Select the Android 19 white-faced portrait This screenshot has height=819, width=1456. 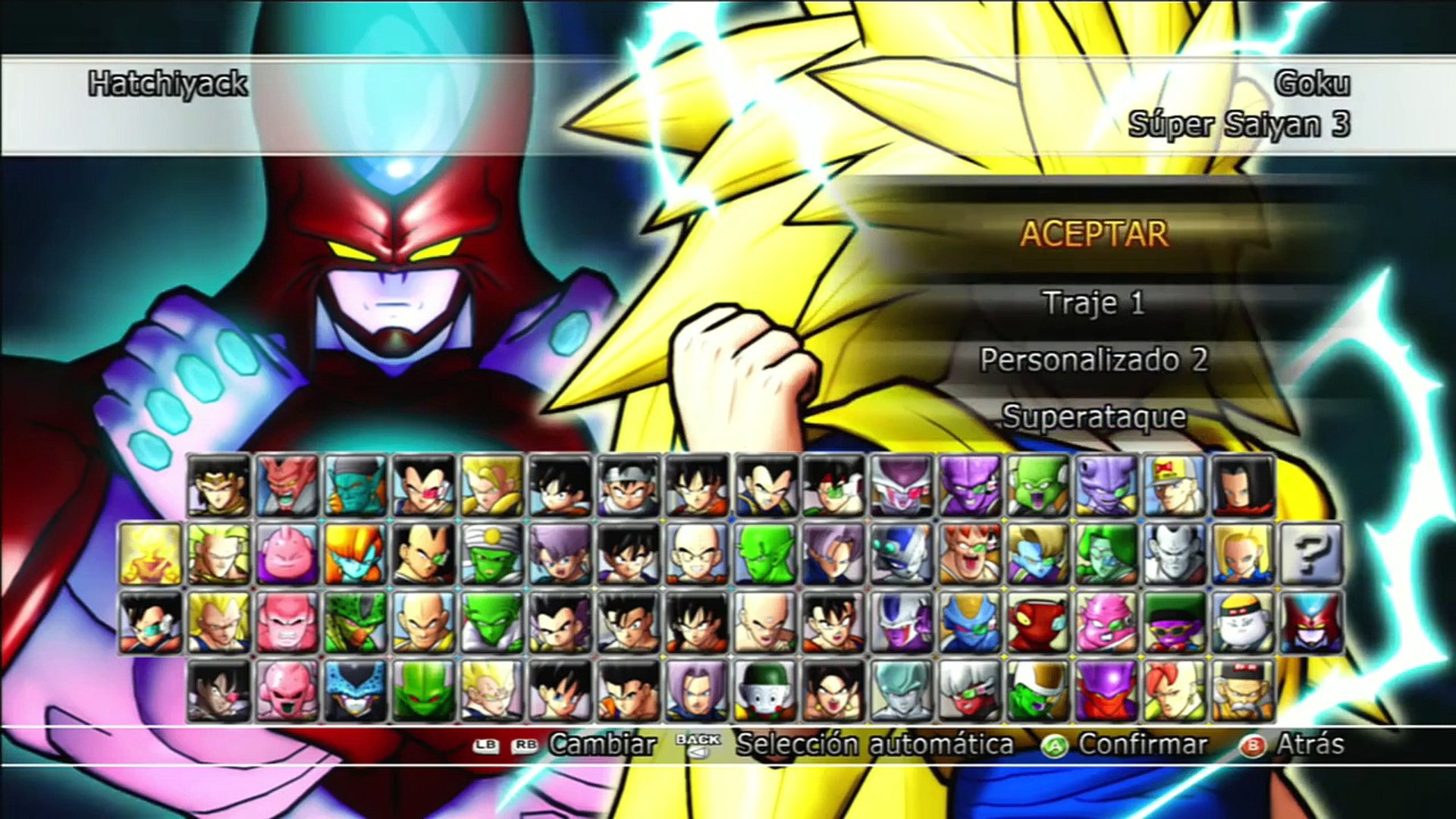[x=1242, y=623]
